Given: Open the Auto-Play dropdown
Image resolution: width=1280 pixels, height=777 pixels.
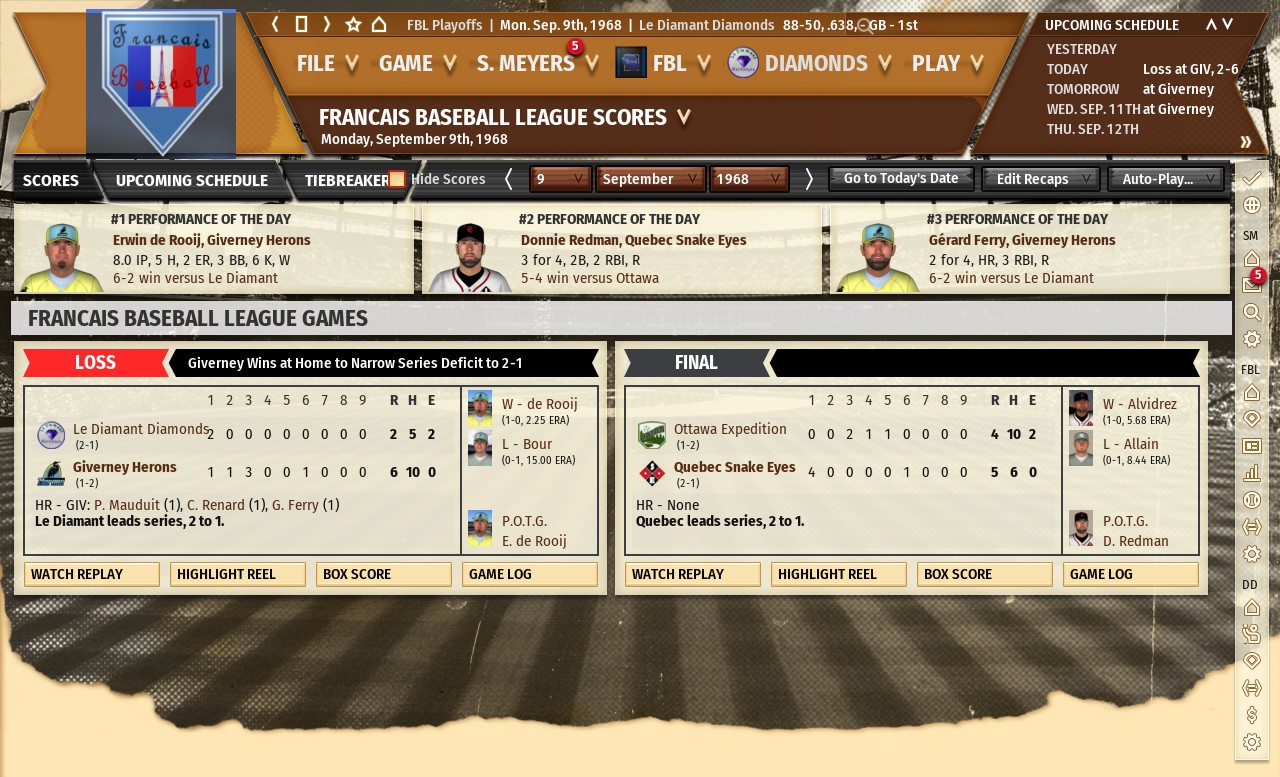Looking at the screenshot, I should (1166, 179).
